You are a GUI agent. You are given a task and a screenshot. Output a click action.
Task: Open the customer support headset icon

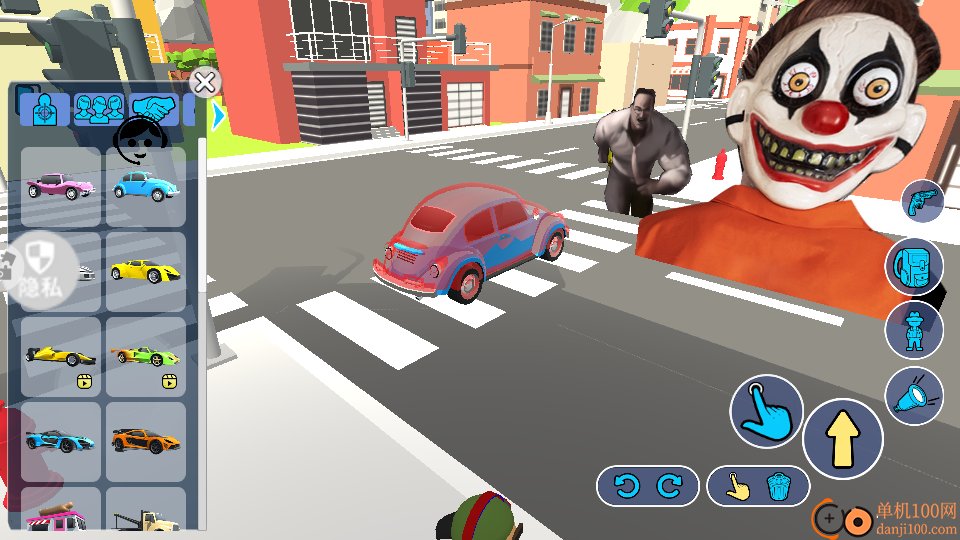click(x=138, y=142)
